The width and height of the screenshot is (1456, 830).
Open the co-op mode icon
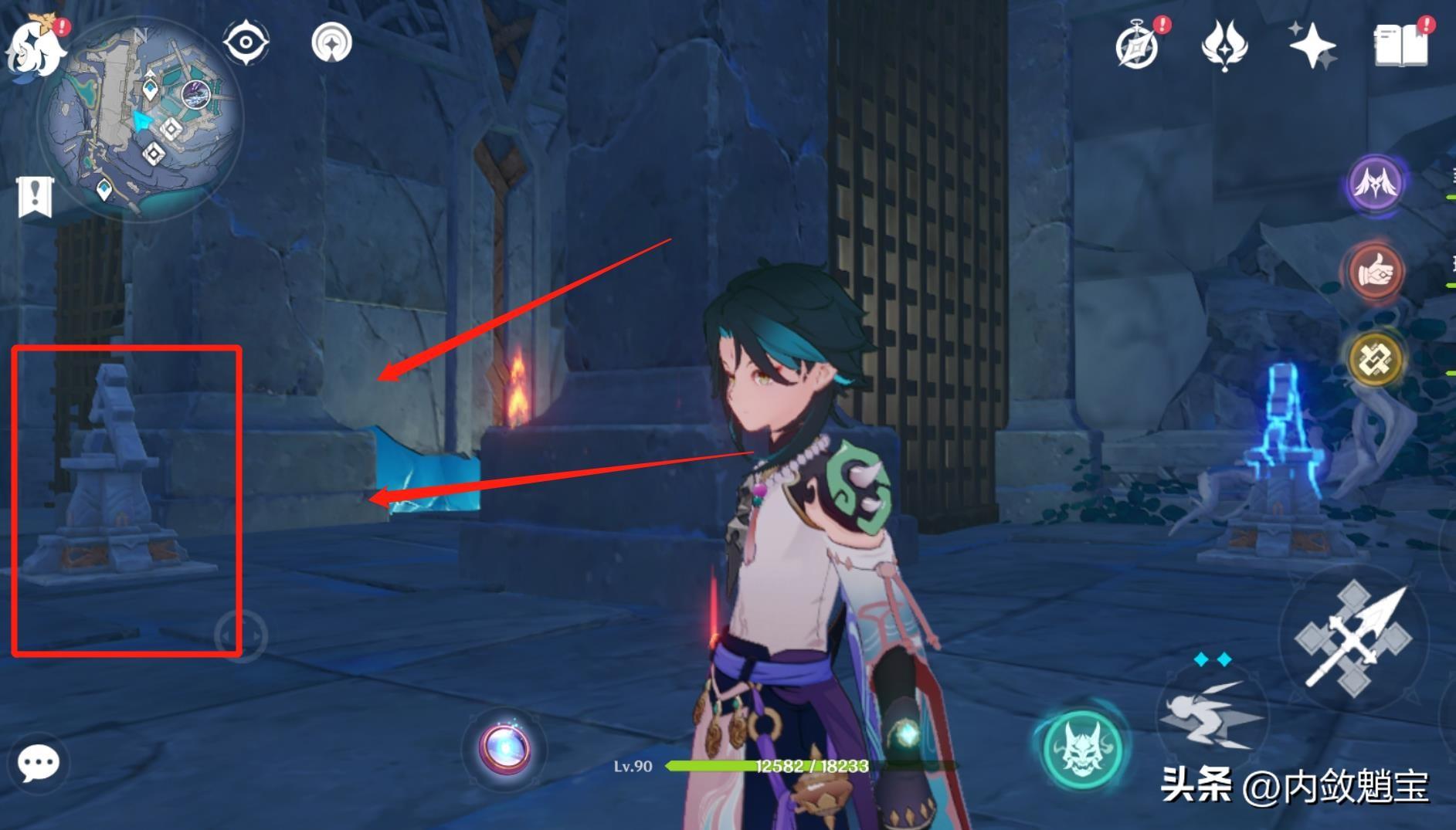[x=331, y=42]
